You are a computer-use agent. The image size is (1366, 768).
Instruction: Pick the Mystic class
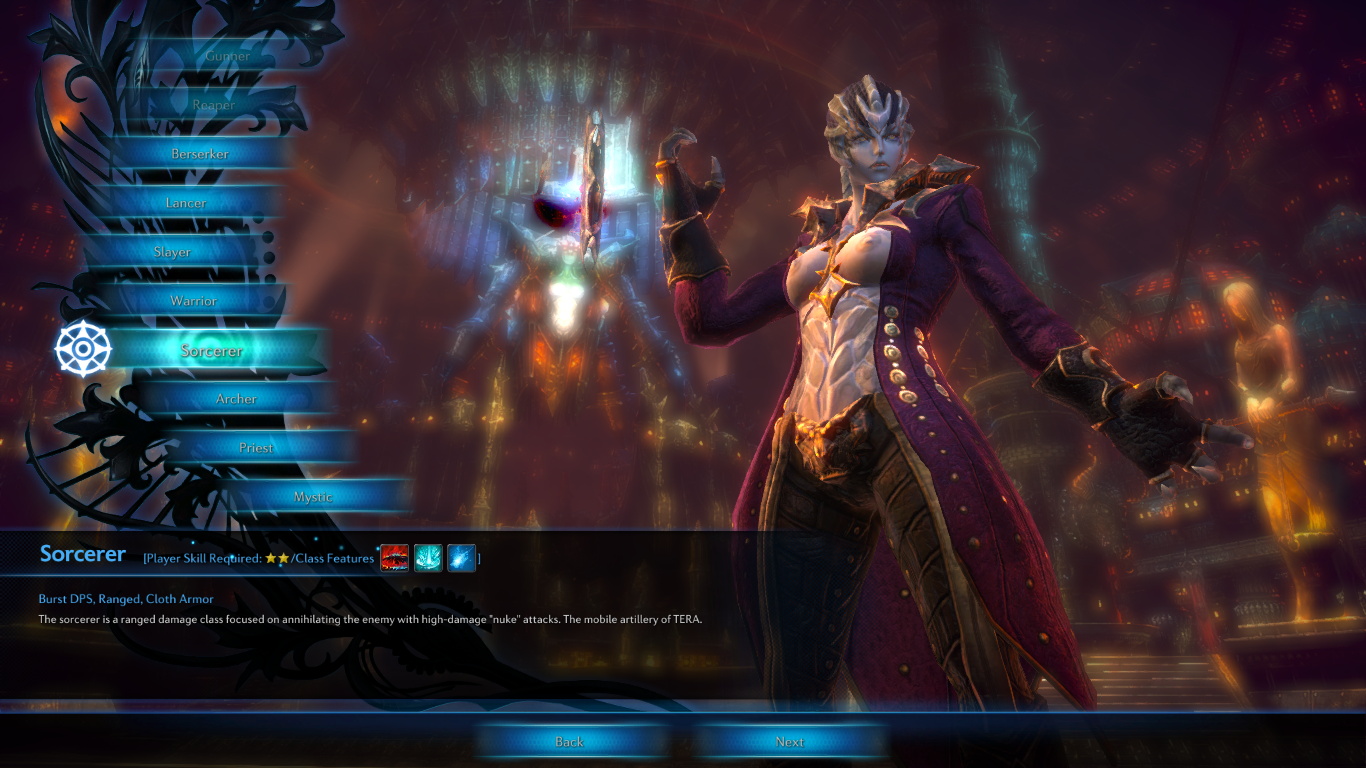[313, 497]
